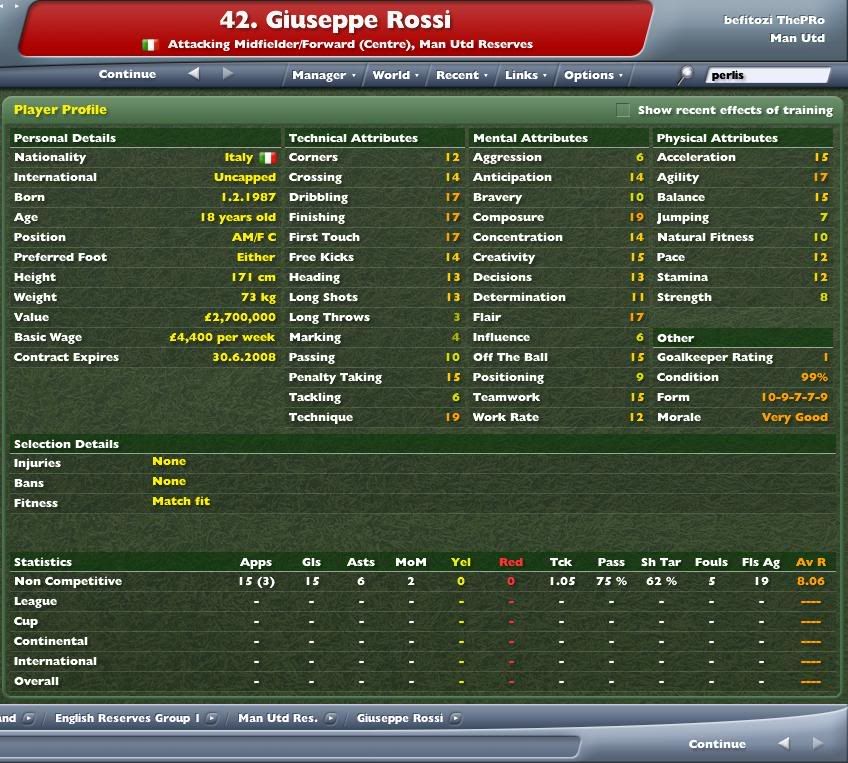848x763 pixels.
Task: Open the Links menu
Action: [x=524, y=75]
